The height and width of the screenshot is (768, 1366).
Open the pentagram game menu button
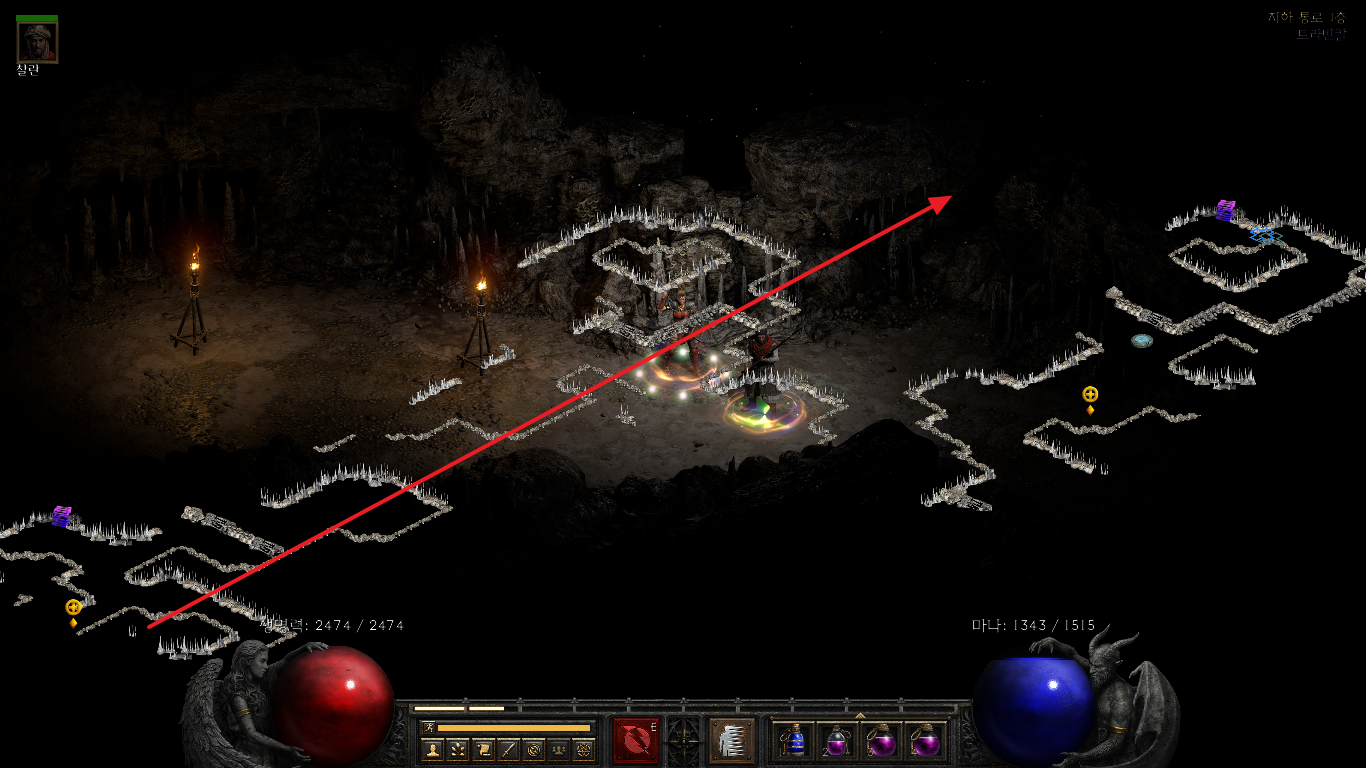(583, 749)
